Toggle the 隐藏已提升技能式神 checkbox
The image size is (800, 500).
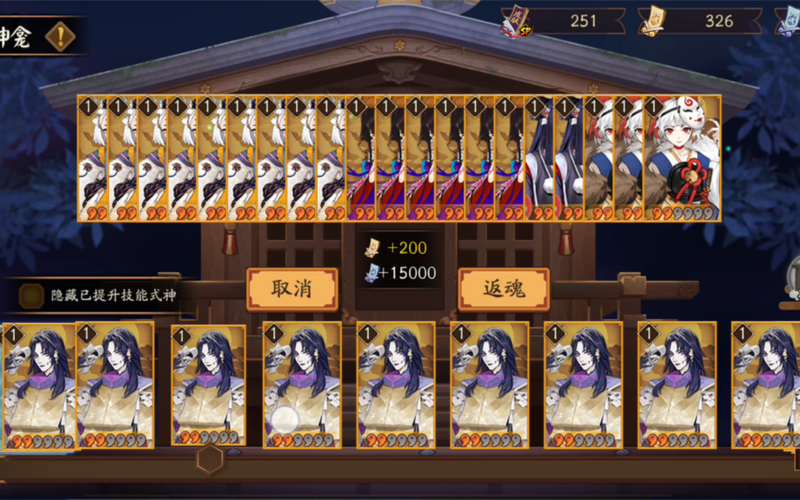(32, 296)
